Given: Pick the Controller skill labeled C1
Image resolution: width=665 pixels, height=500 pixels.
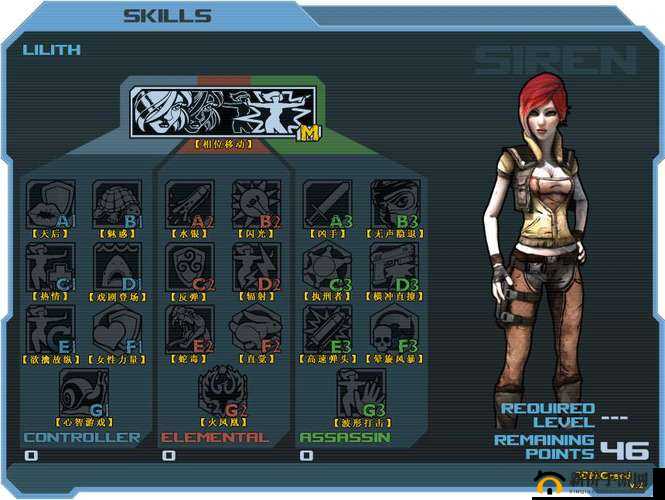Looking at the screenshot, I should pyautogui.click(x=50, y=265).
